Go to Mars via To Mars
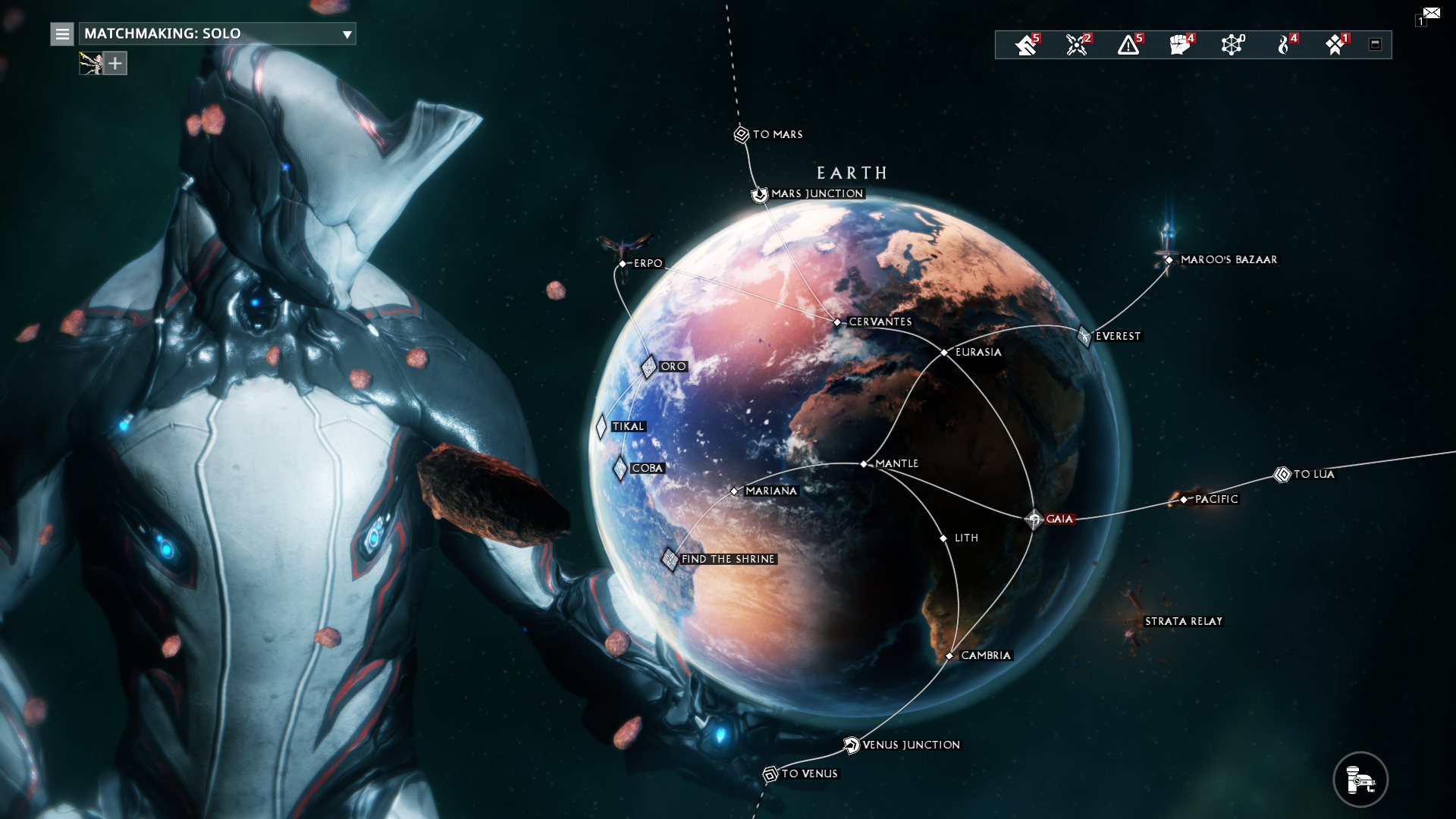1456x819 pixels. (742, 134)
